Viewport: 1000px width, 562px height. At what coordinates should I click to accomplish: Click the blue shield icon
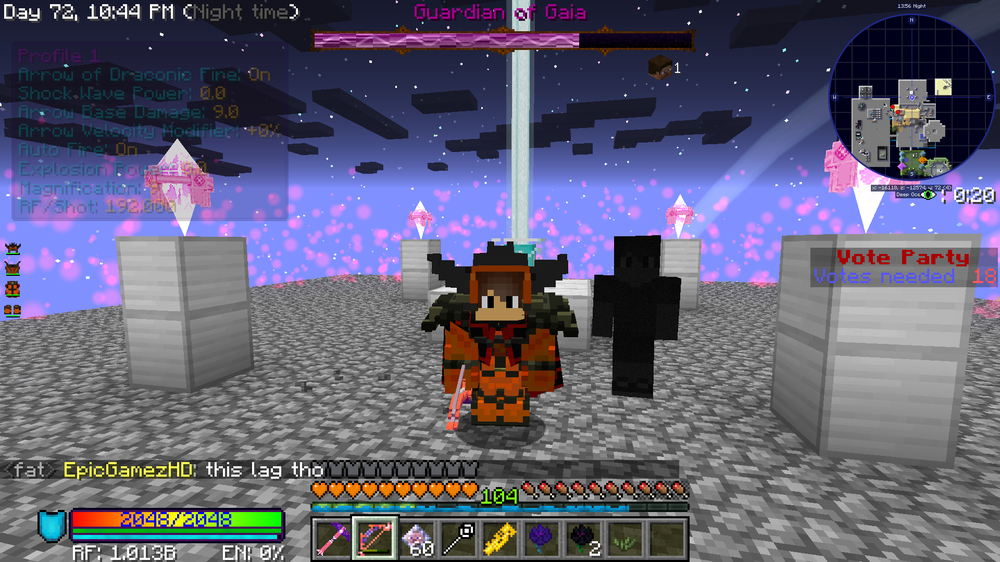pos(51,525)
